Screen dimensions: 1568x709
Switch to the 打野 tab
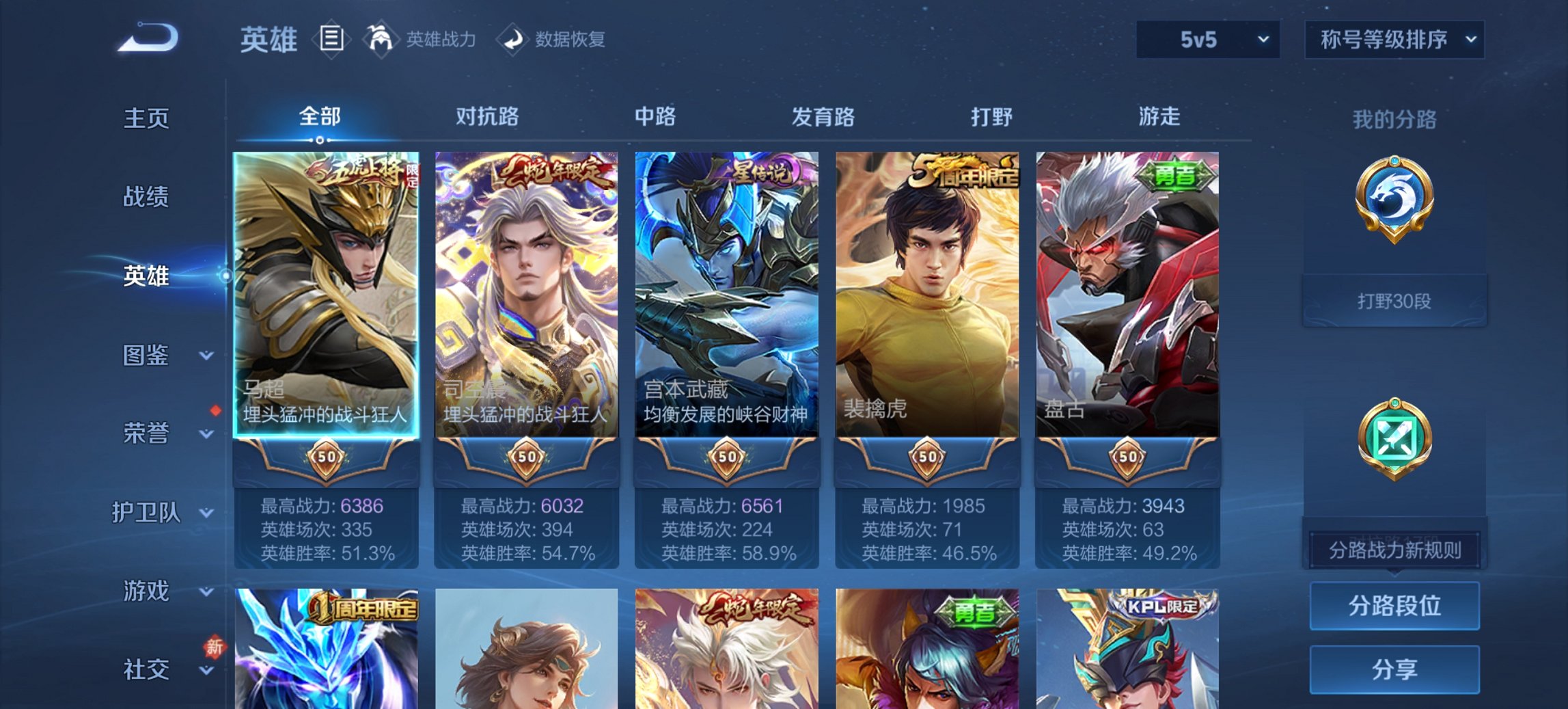click(990, 117)
